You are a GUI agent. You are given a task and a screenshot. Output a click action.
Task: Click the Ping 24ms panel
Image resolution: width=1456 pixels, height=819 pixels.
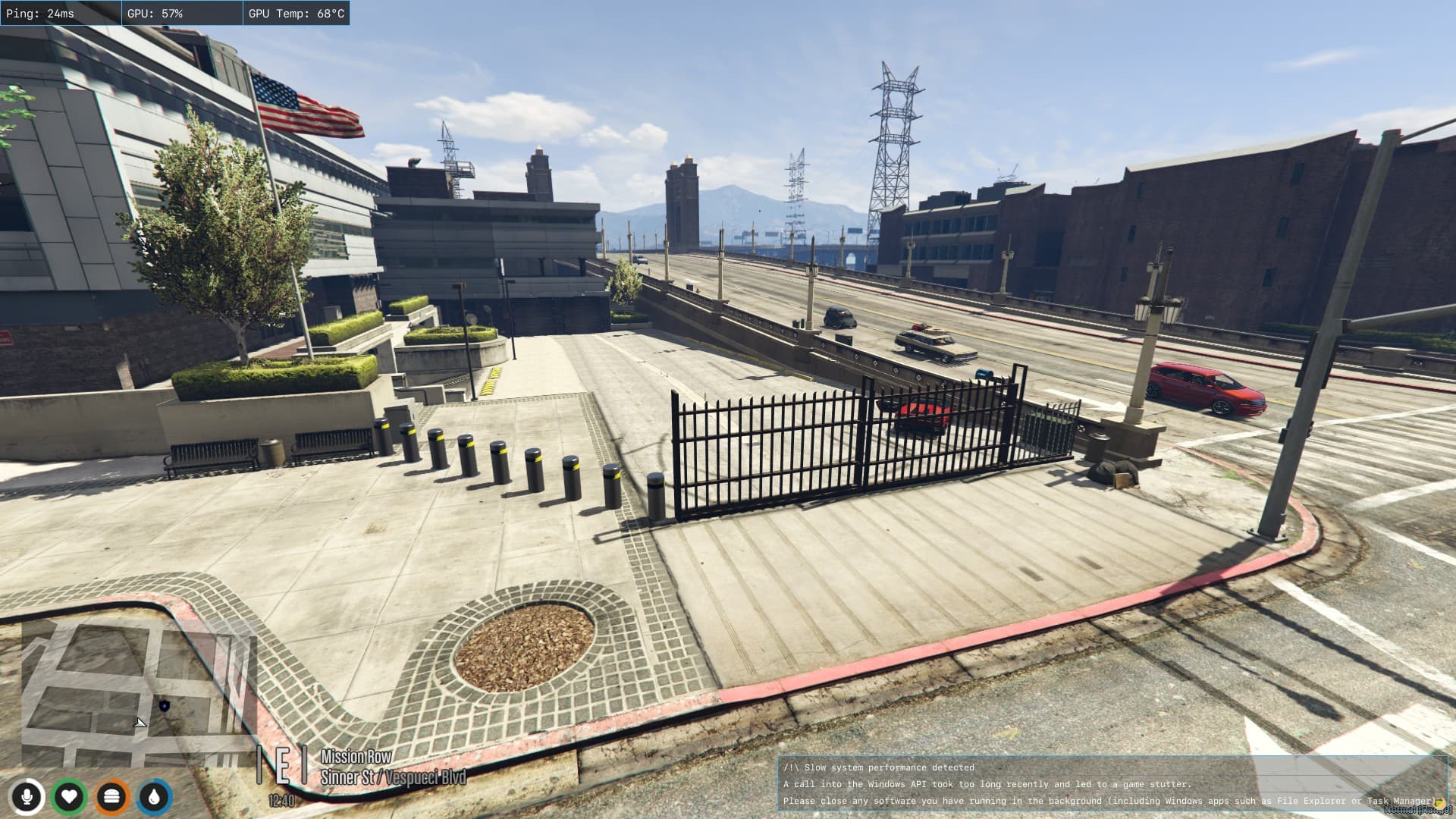point(61,13)
